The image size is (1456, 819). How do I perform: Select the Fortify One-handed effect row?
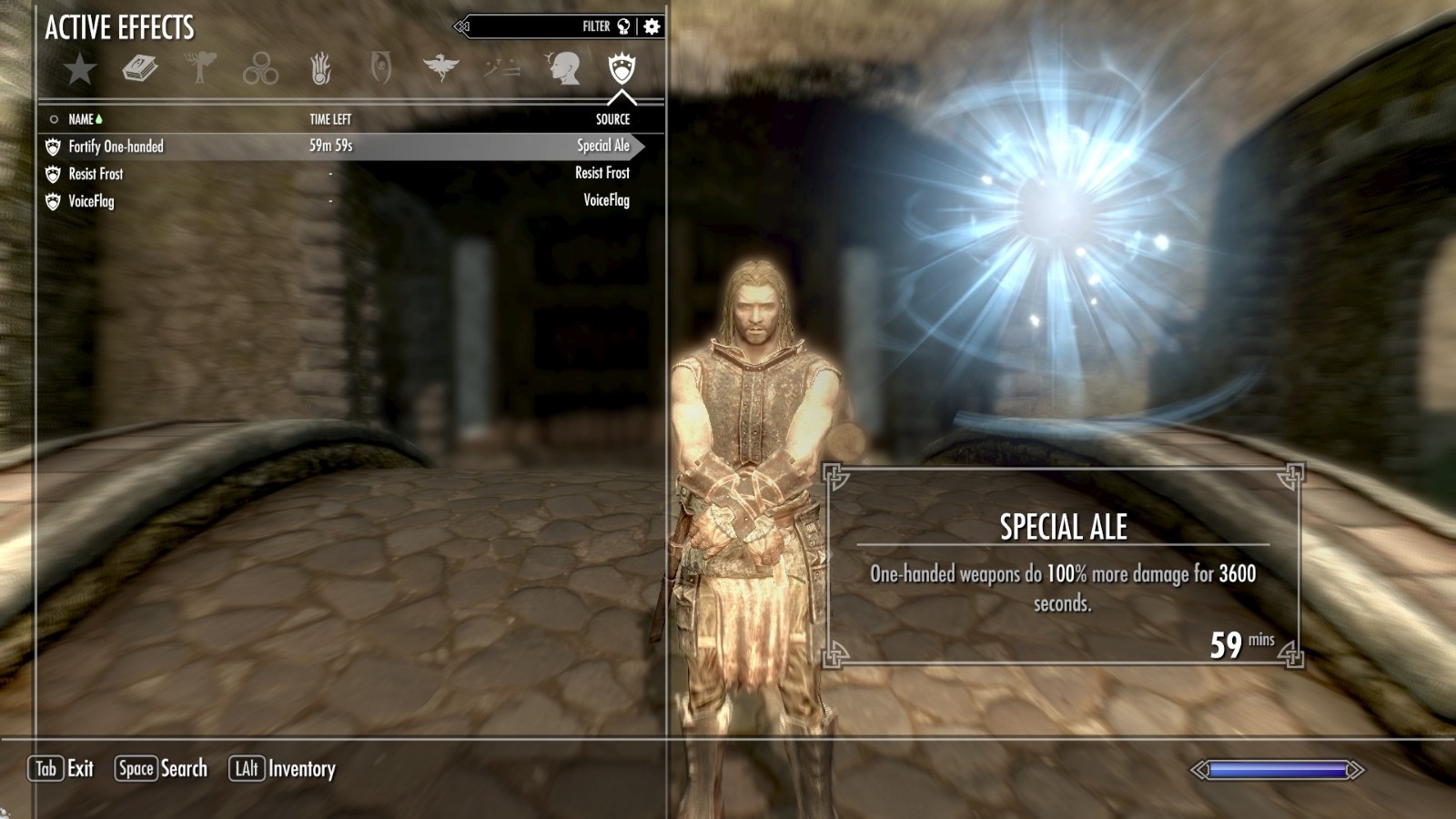[x=337, y=147]
